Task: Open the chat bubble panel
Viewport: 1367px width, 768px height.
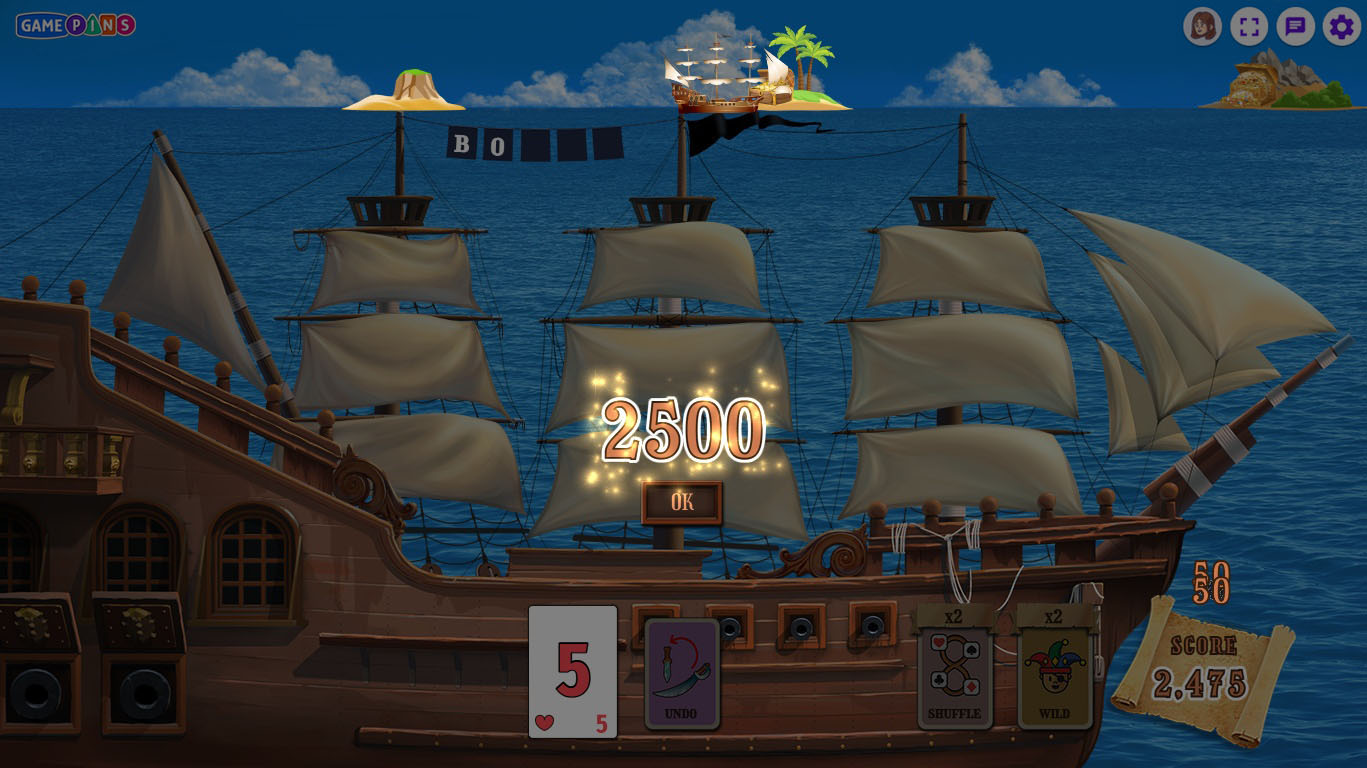Action: point(1295,27)
